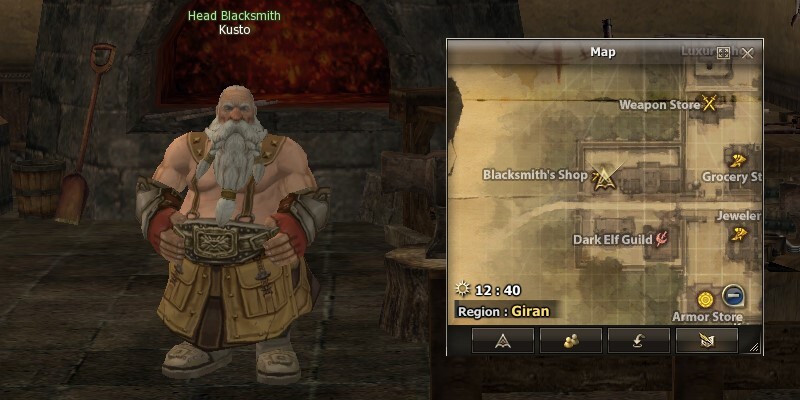Select the Weapon Store crossed-swords marker
800x400 pixels.
(711, 102)
